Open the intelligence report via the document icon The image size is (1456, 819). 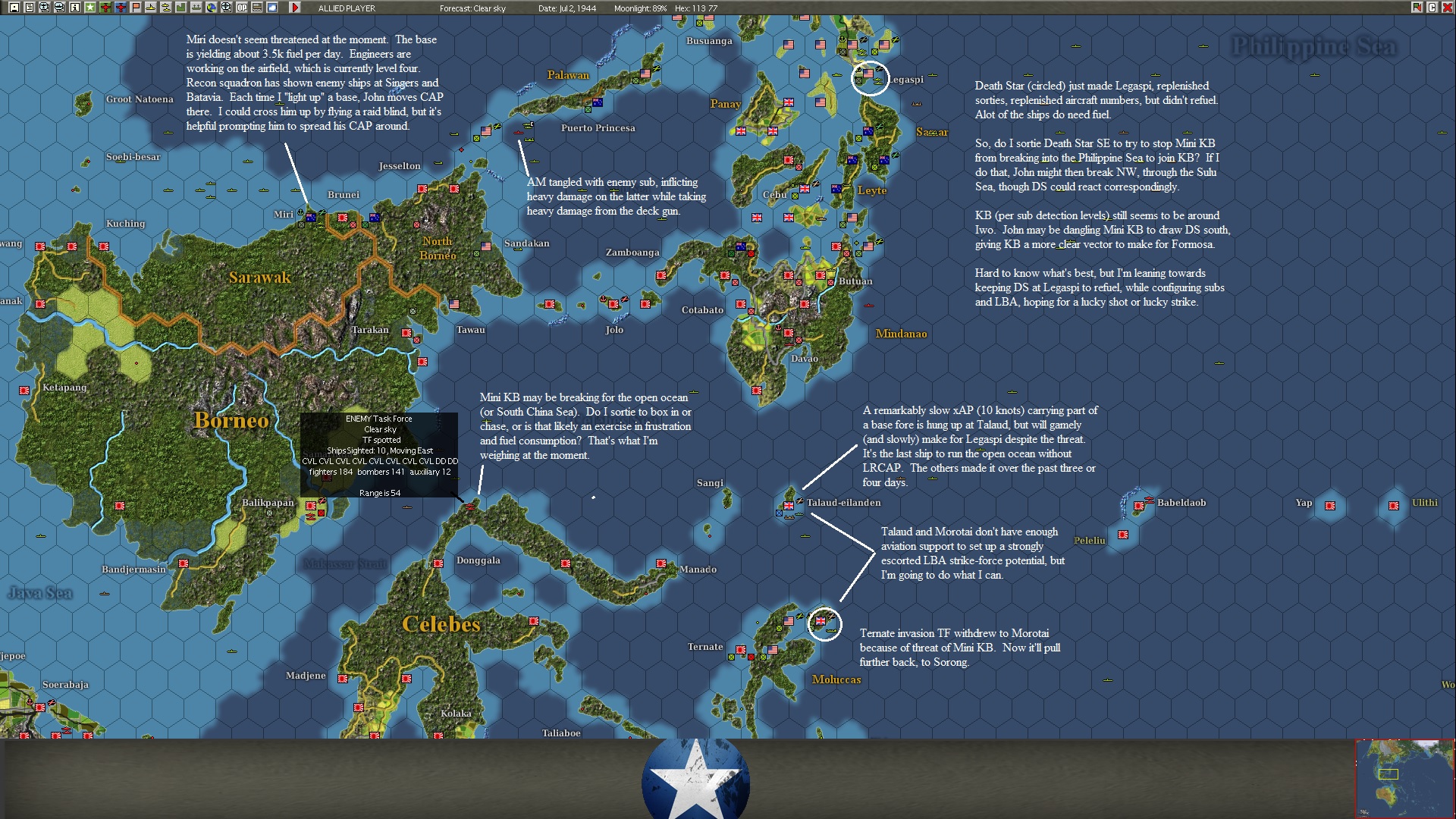point(28,8)
